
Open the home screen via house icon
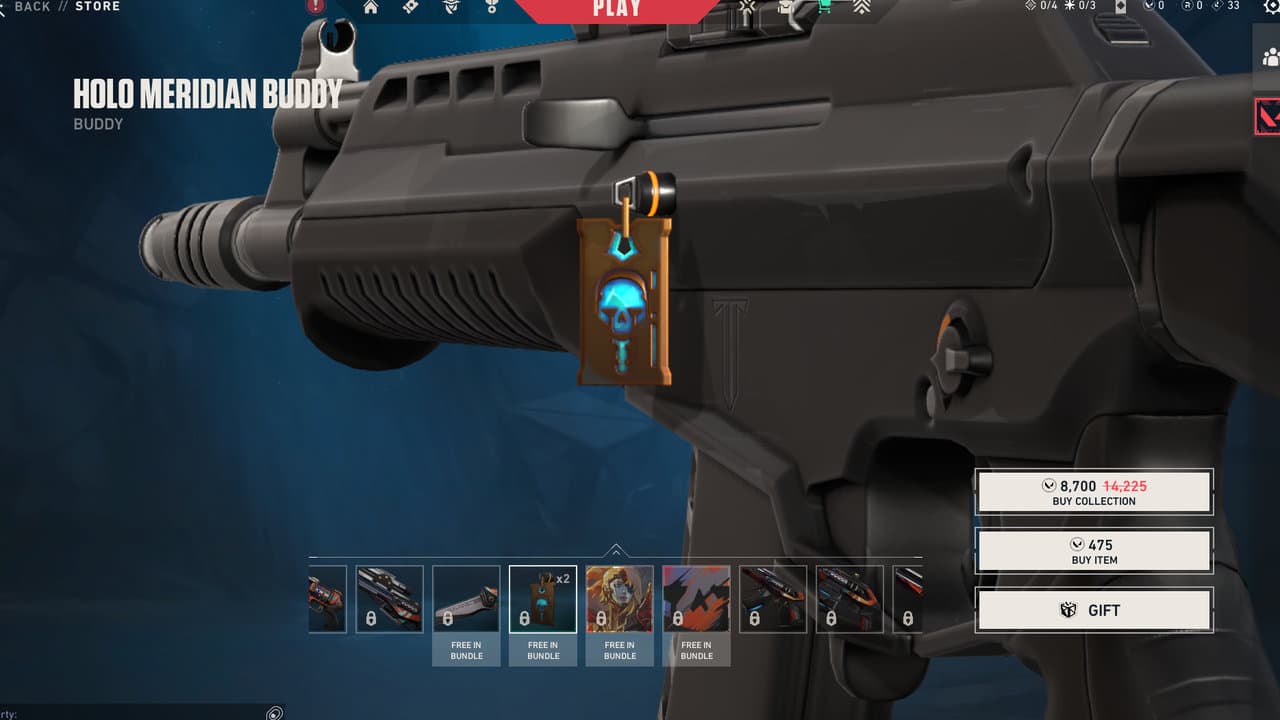pyautogui.click(x=371, y=7)
